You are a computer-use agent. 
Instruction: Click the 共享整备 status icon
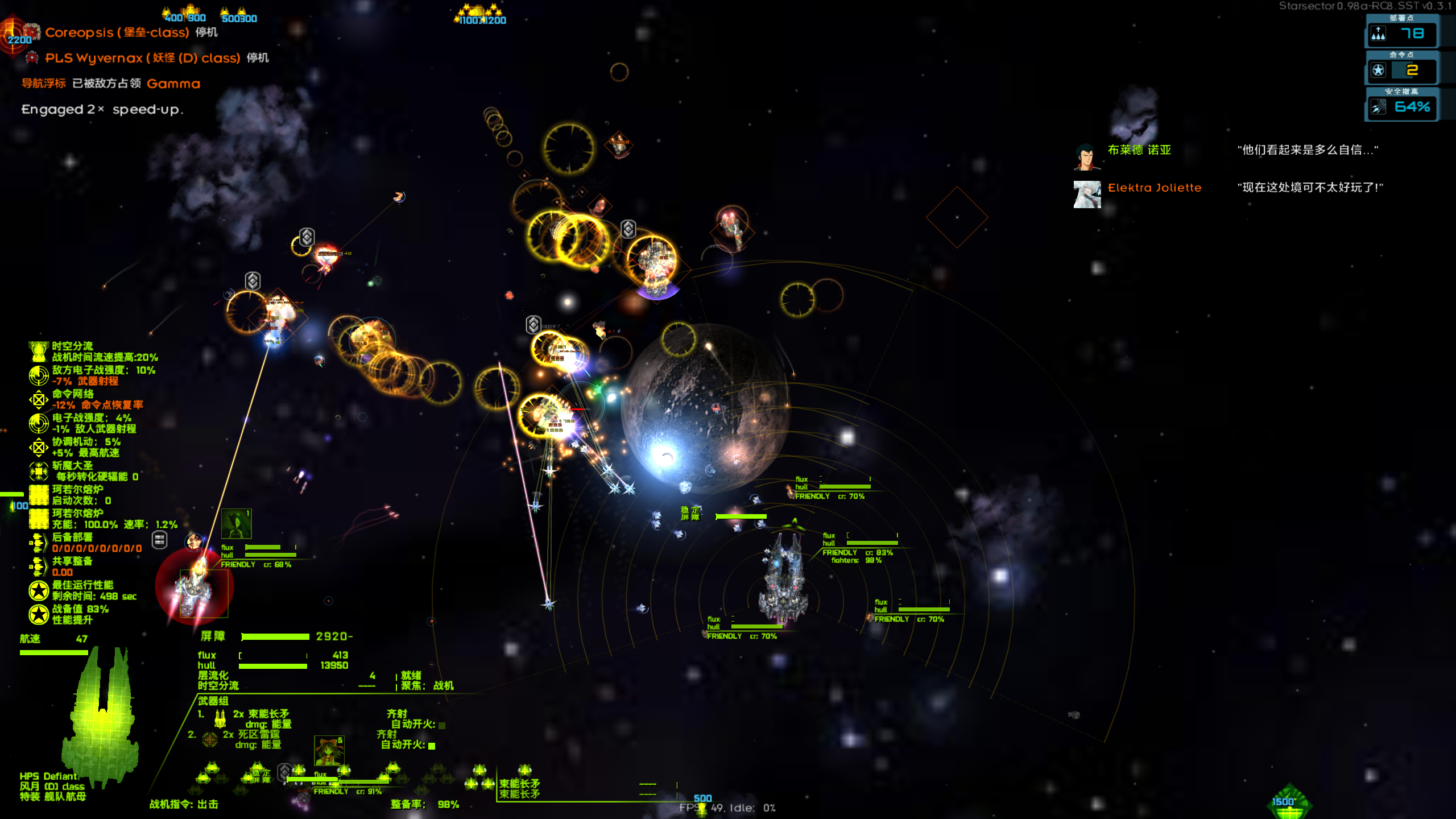(39, 566)
